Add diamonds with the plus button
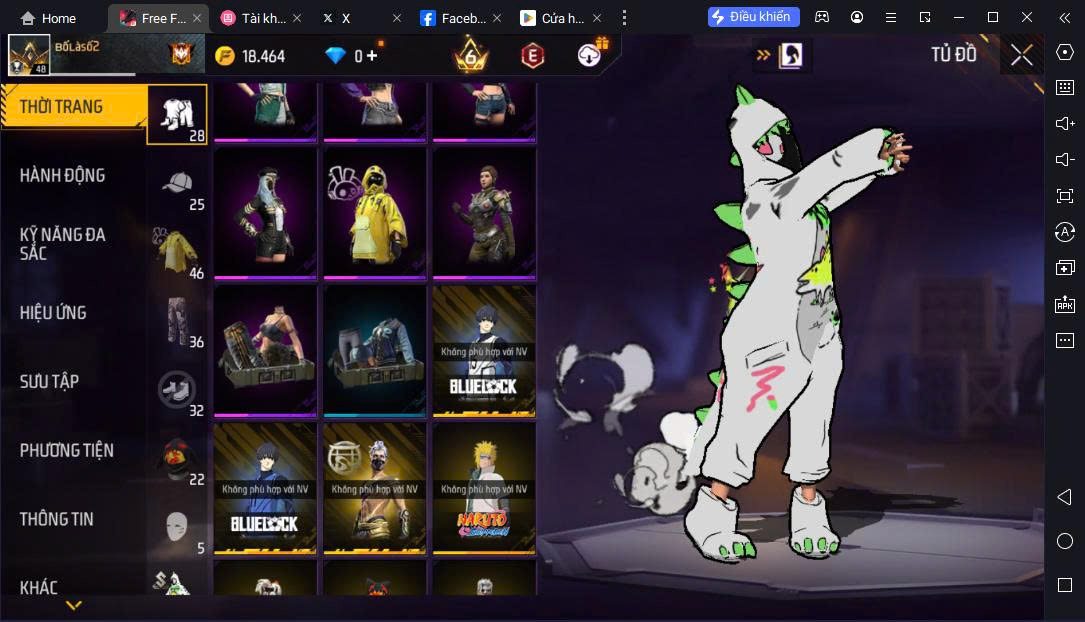1085x622 pixels. click(372, 56)
